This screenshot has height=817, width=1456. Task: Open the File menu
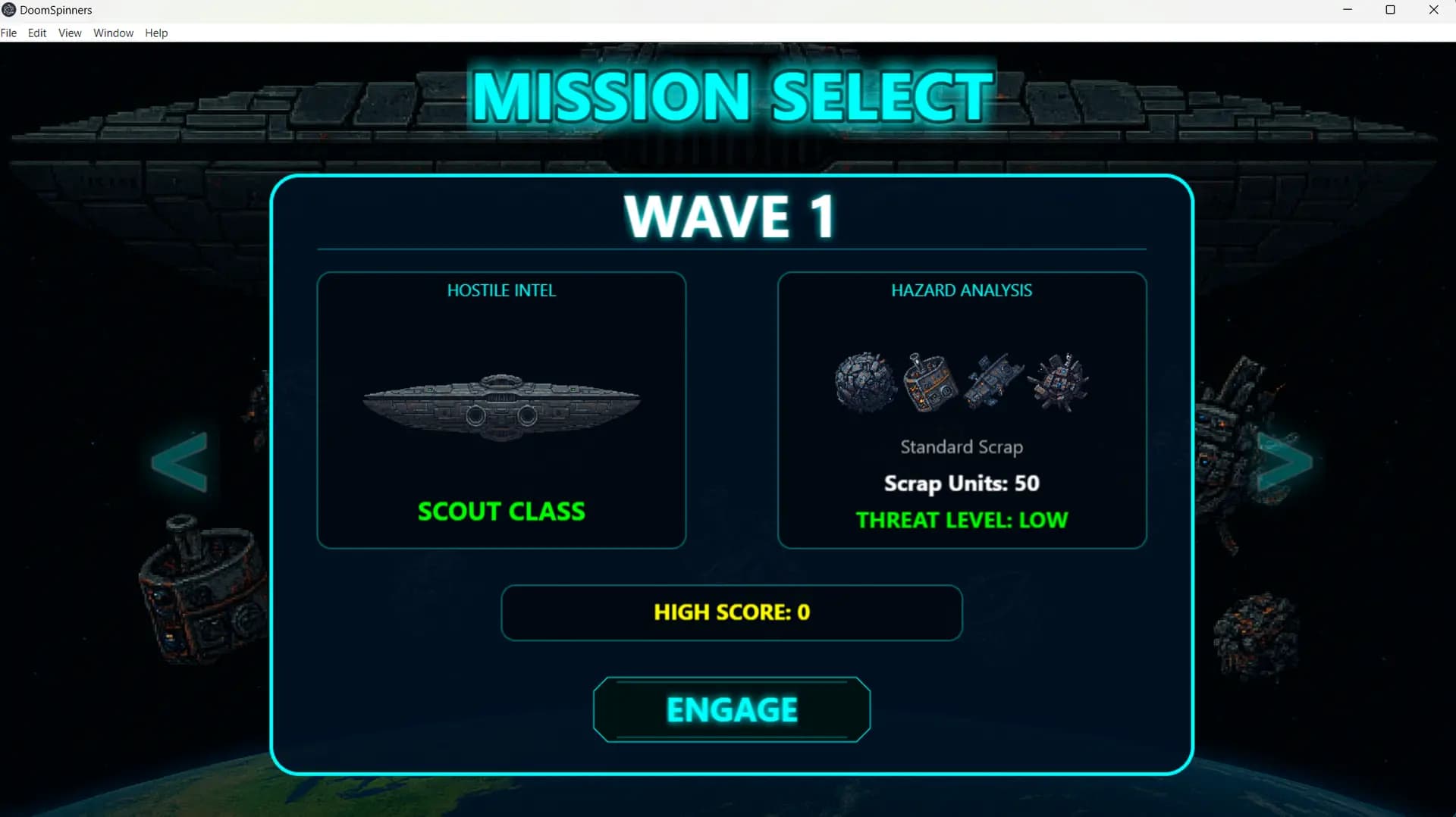point(9,33)
